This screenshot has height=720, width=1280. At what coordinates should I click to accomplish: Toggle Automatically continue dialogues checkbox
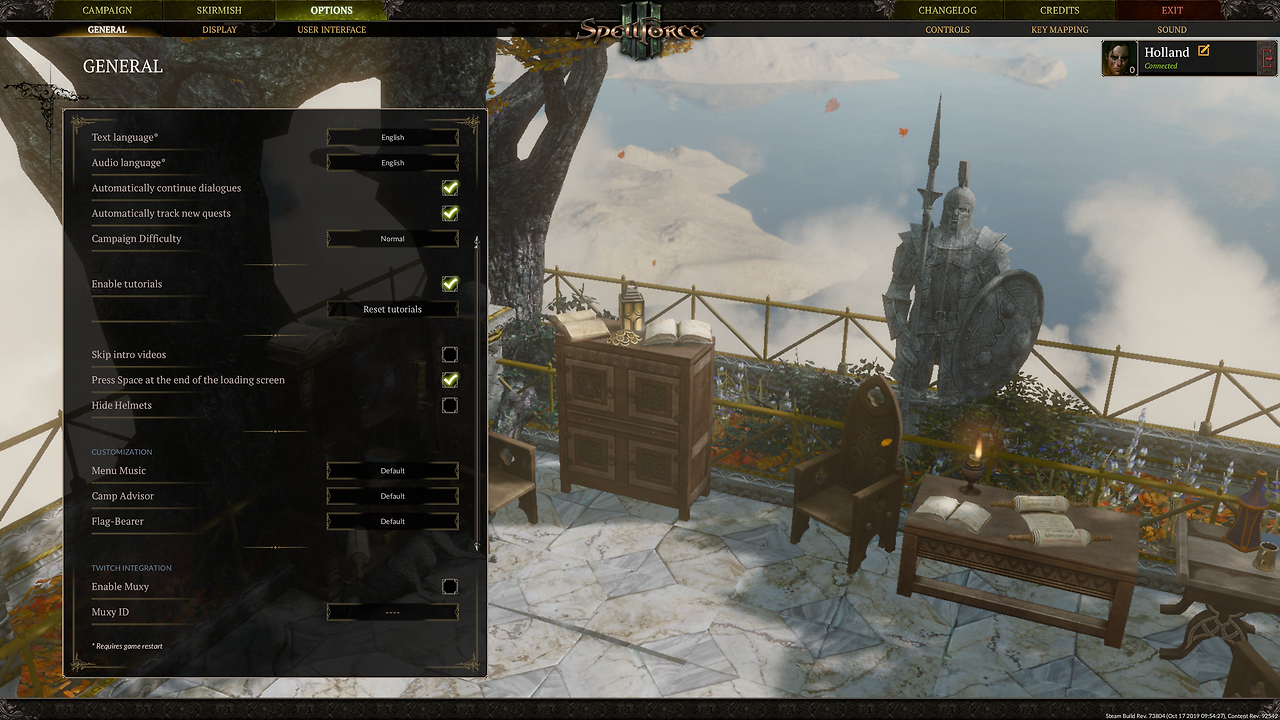pos(450,188)
